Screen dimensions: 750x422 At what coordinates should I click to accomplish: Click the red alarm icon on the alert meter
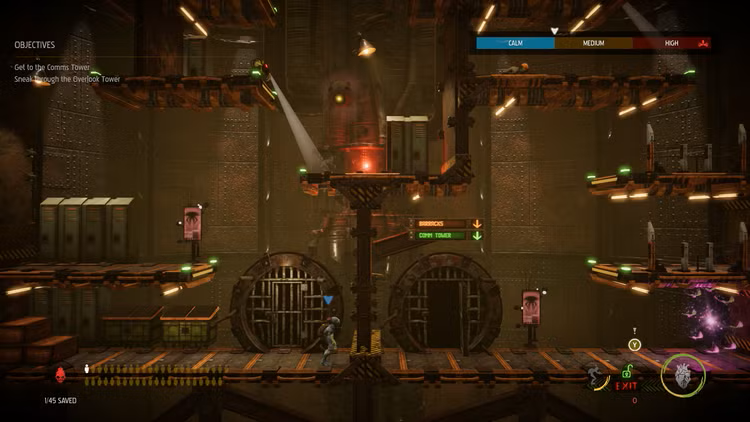click(x=702, y=44)
